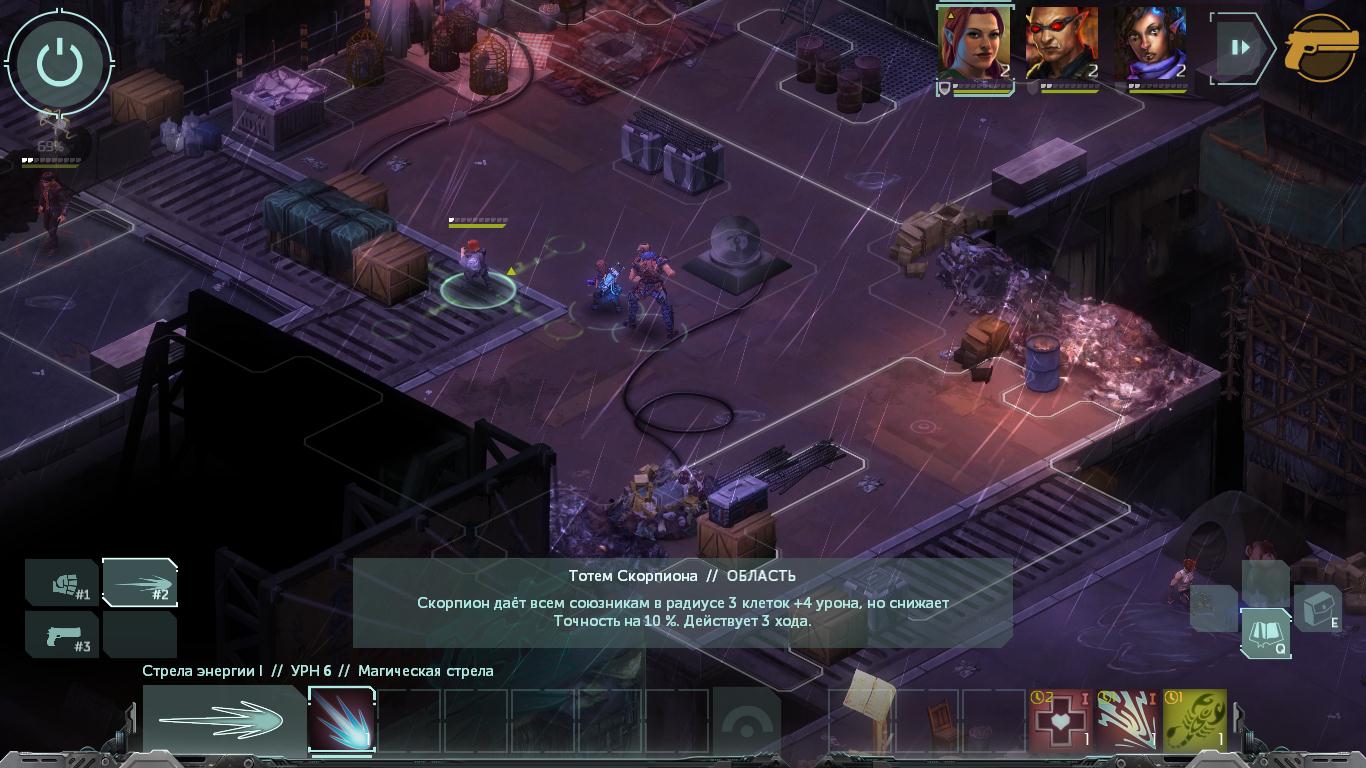Image resolution: width=1366 pixels, height=768 pixels.
Task: Choose the large Energy Bolt I weapon panel
Action: pos(224,719)
